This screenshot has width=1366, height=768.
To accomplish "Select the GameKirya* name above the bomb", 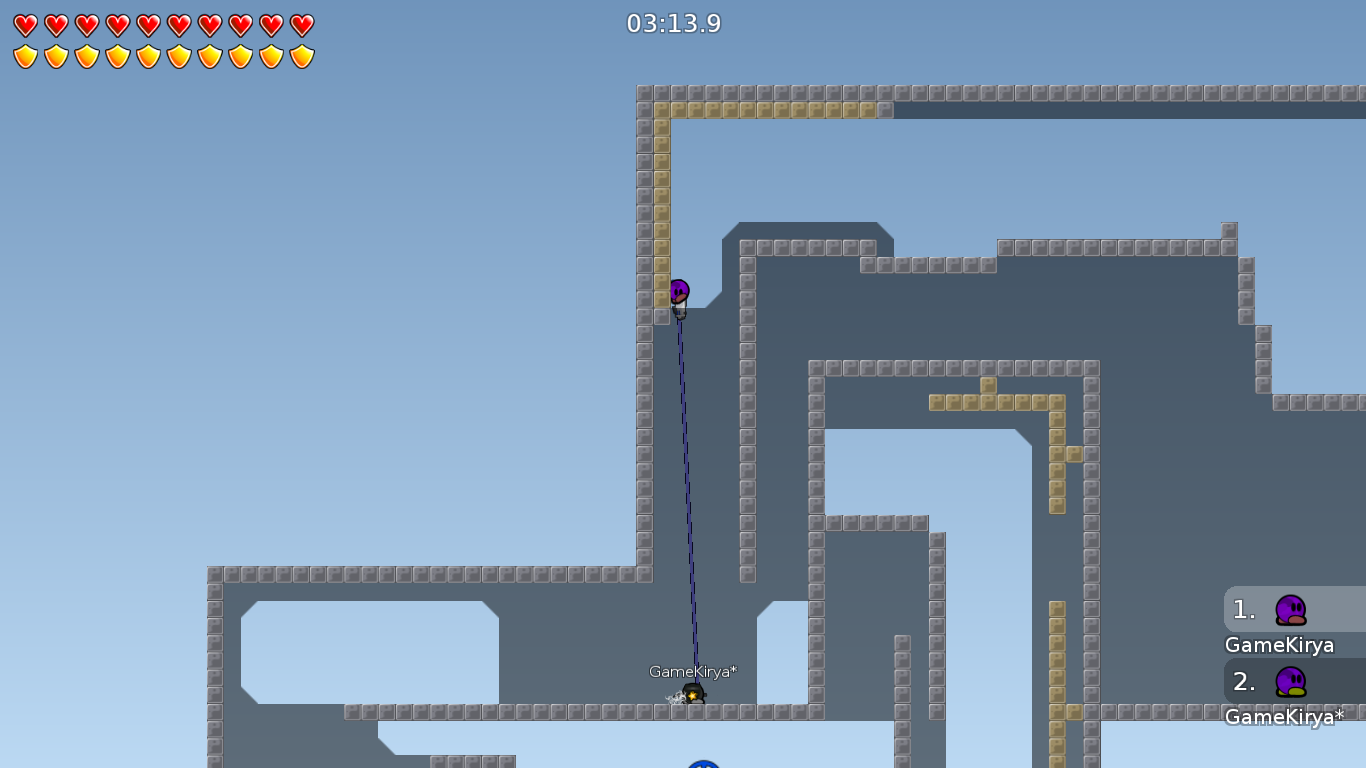I will click(x=693, y=672).
